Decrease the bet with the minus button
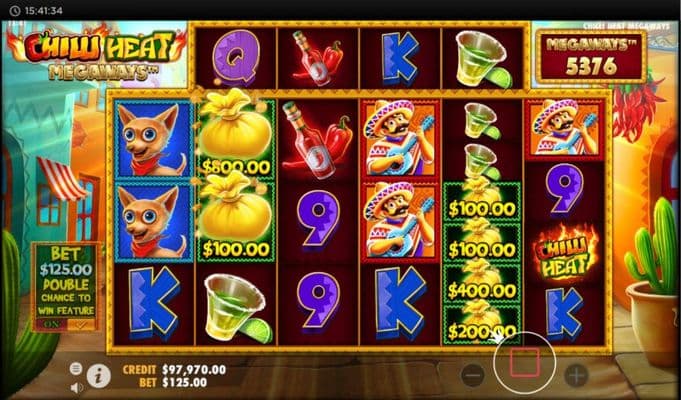The image size is (681, 400). point(475,376)
